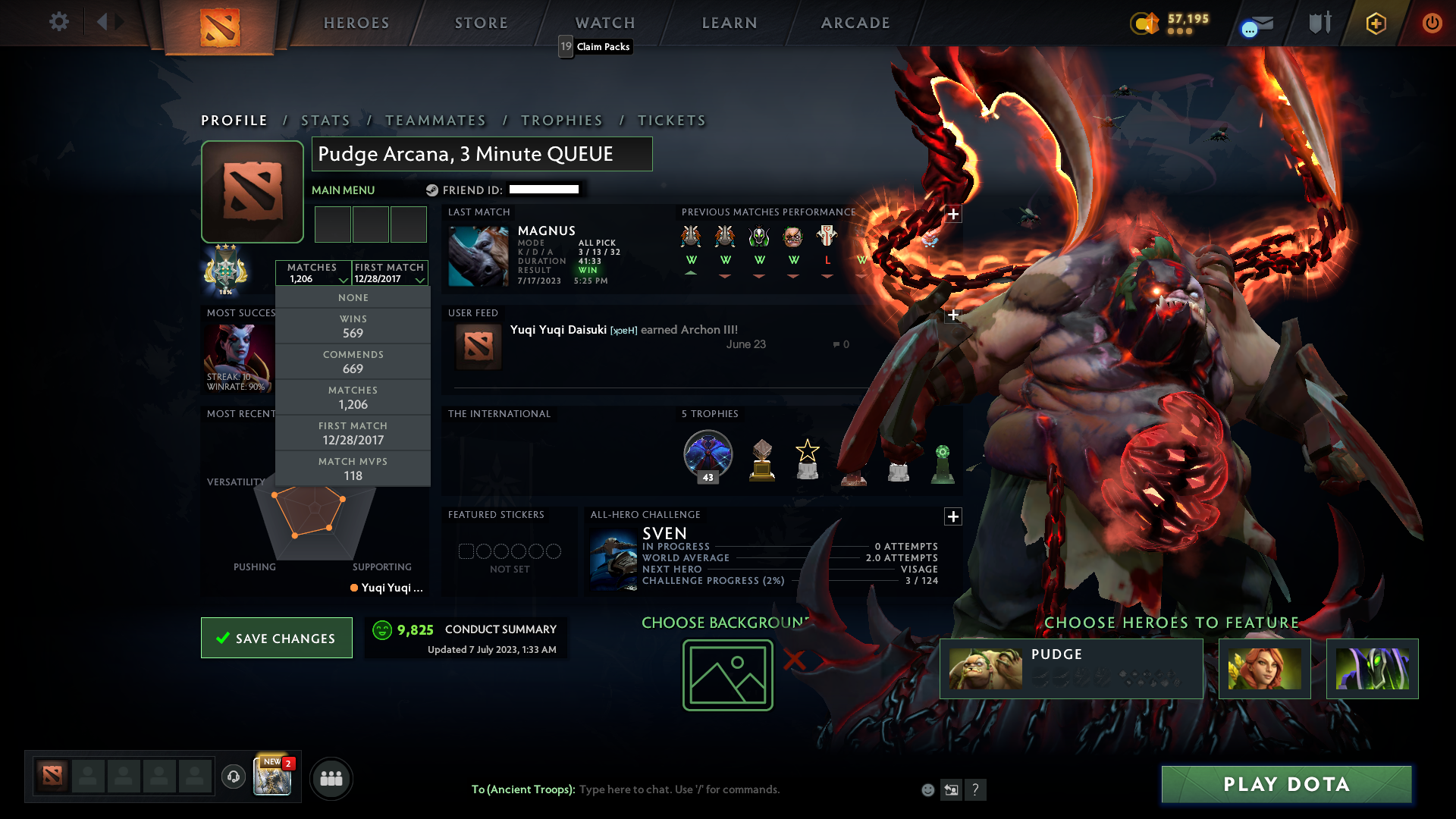Screen dimensions: 1456x819
Task: Select Wins in the stat dropdown list
Action: pos(353,326)
